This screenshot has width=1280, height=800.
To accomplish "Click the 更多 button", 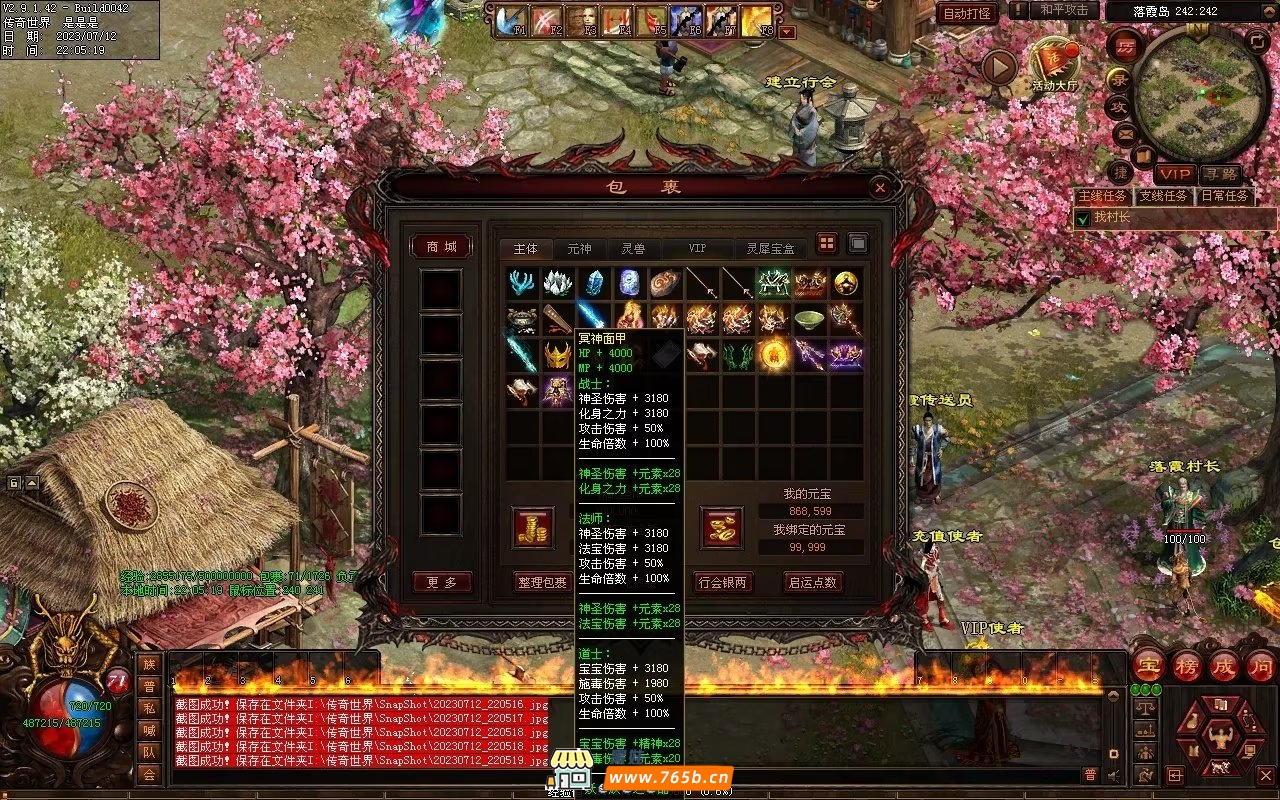I will coord(441,582).
